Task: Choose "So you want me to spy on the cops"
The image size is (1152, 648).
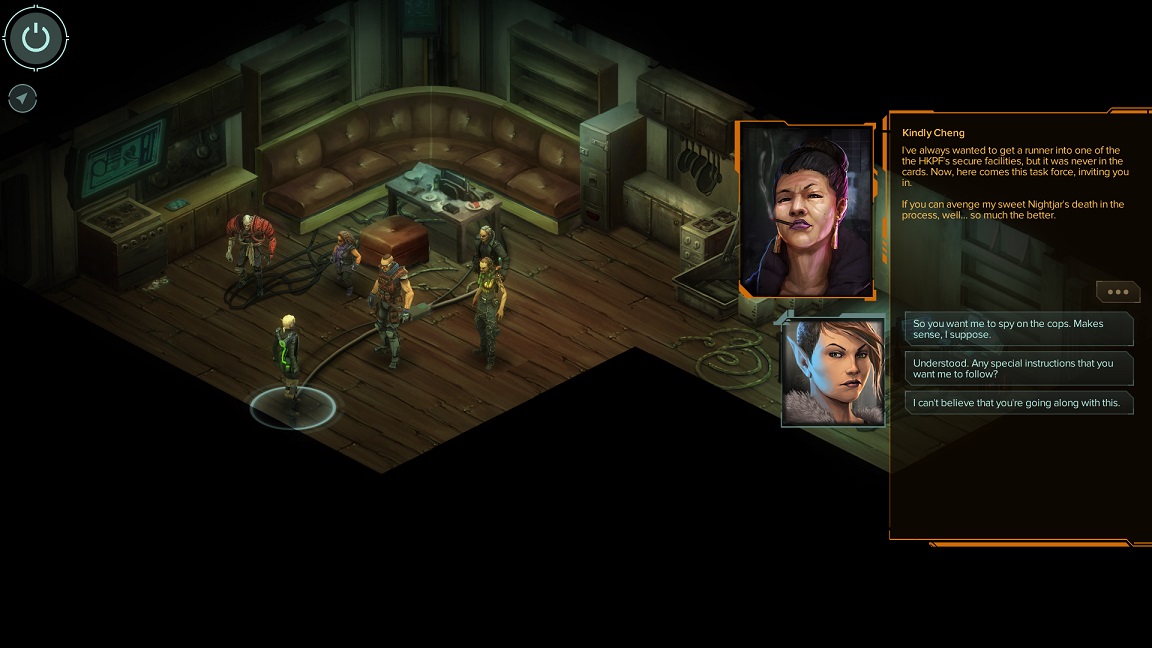Action: pos(1019,329)
